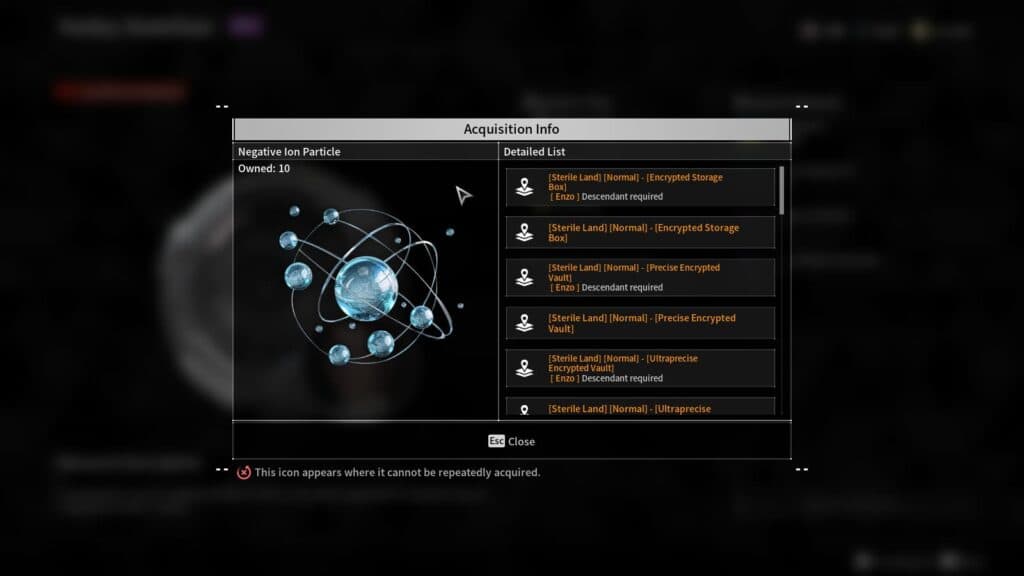1024x576 pixels.
Task: Select Encrypted Storage Box row requiring Enzo
Action: pyautogui.click(x=640, y=187)
